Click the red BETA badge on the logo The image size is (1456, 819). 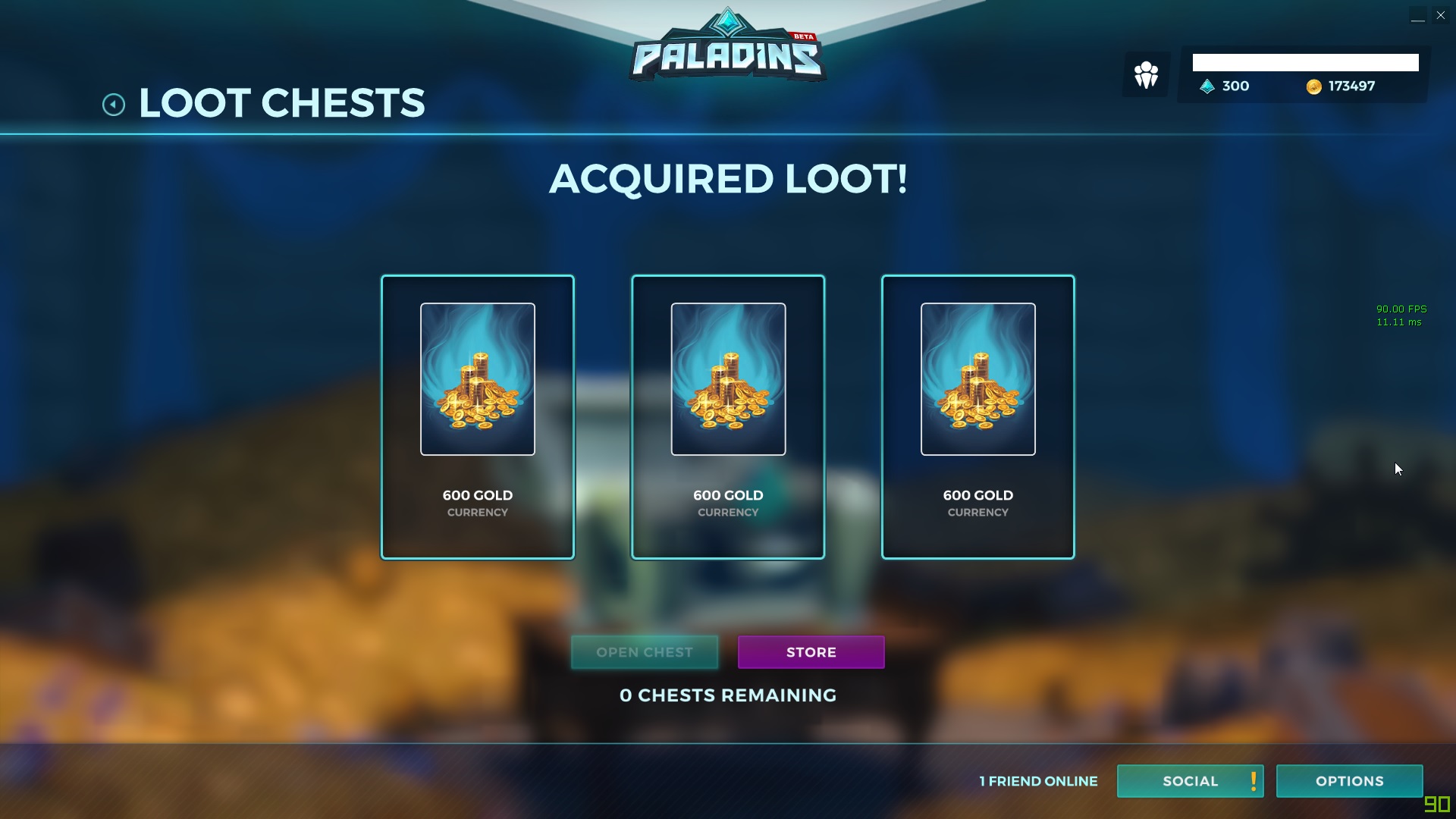[804, 34]
